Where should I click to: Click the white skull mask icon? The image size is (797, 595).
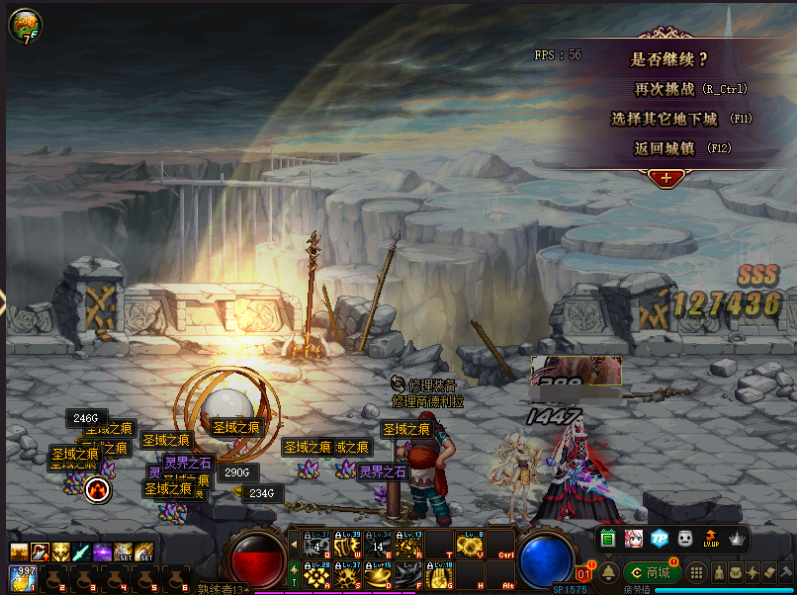tap(685, 539)
